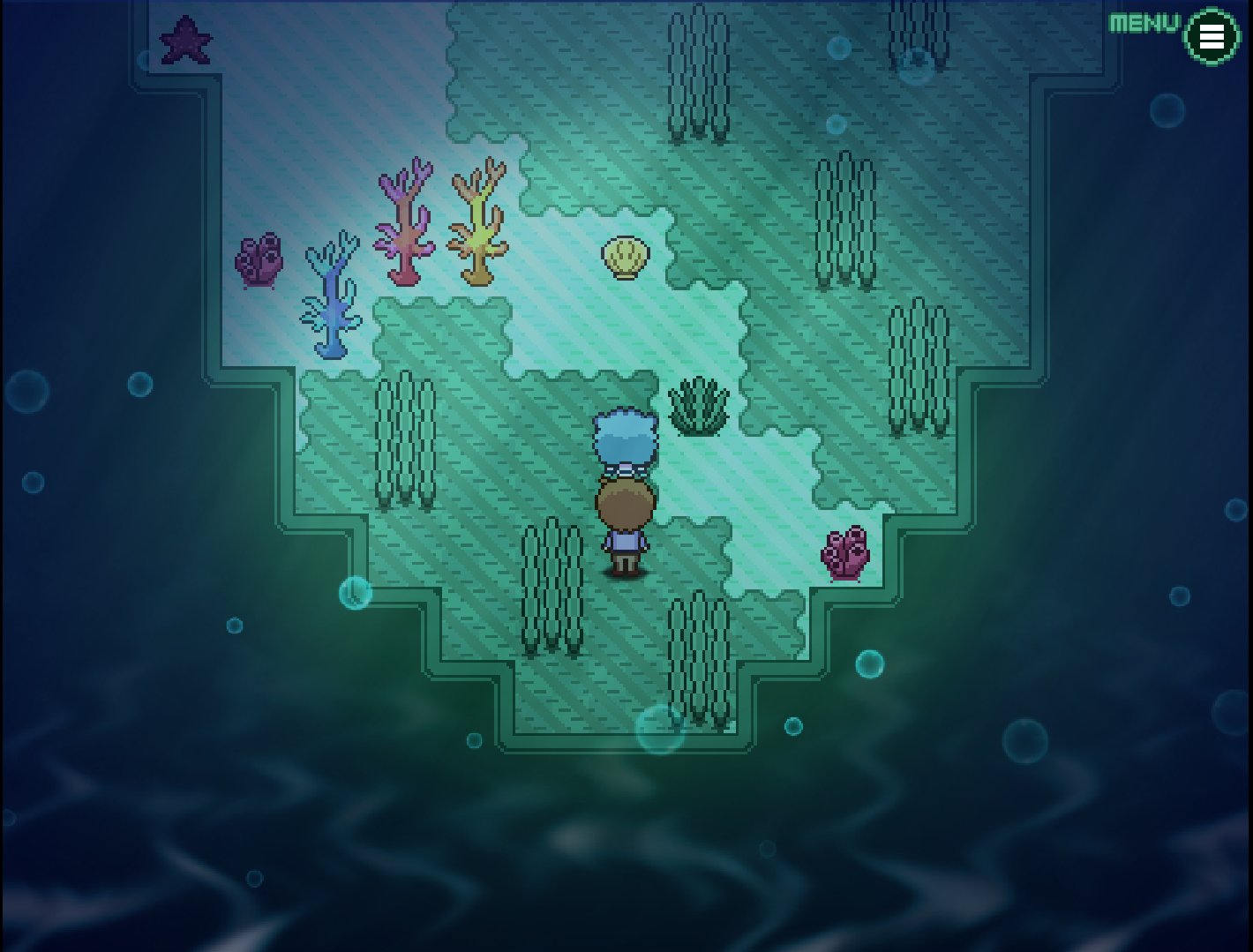Viewport: 1253px width, 952px height.
Task: Pick up the yellow seashell
Action: [624, 255]
